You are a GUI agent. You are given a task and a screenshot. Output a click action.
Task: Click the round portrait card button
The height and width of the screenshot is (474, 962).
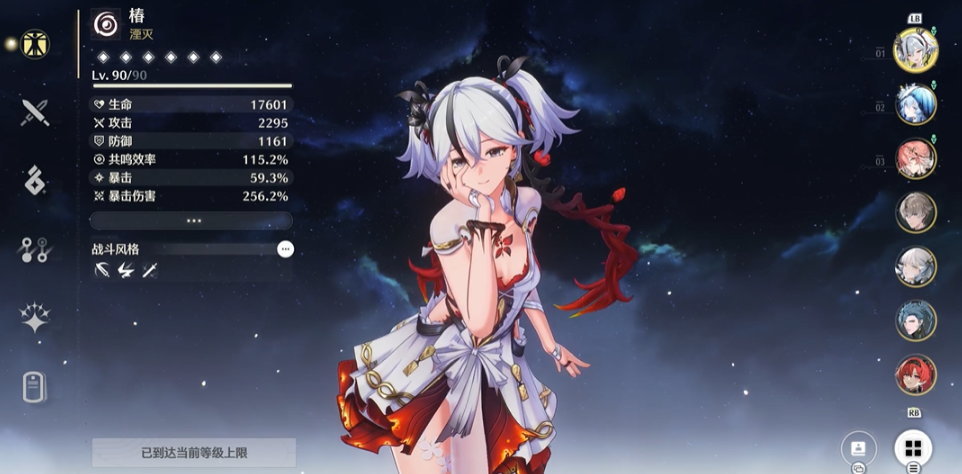coord(859,447)
